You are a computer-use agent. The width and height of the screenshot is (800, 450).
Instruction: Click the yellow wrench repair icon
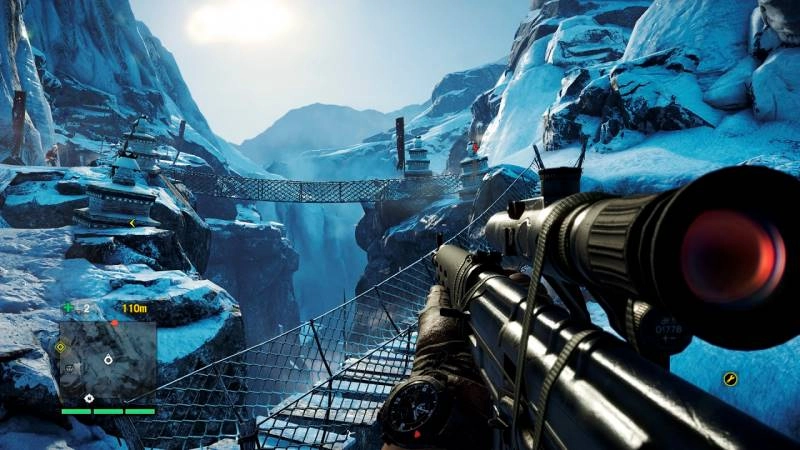(x=730, y=379)
